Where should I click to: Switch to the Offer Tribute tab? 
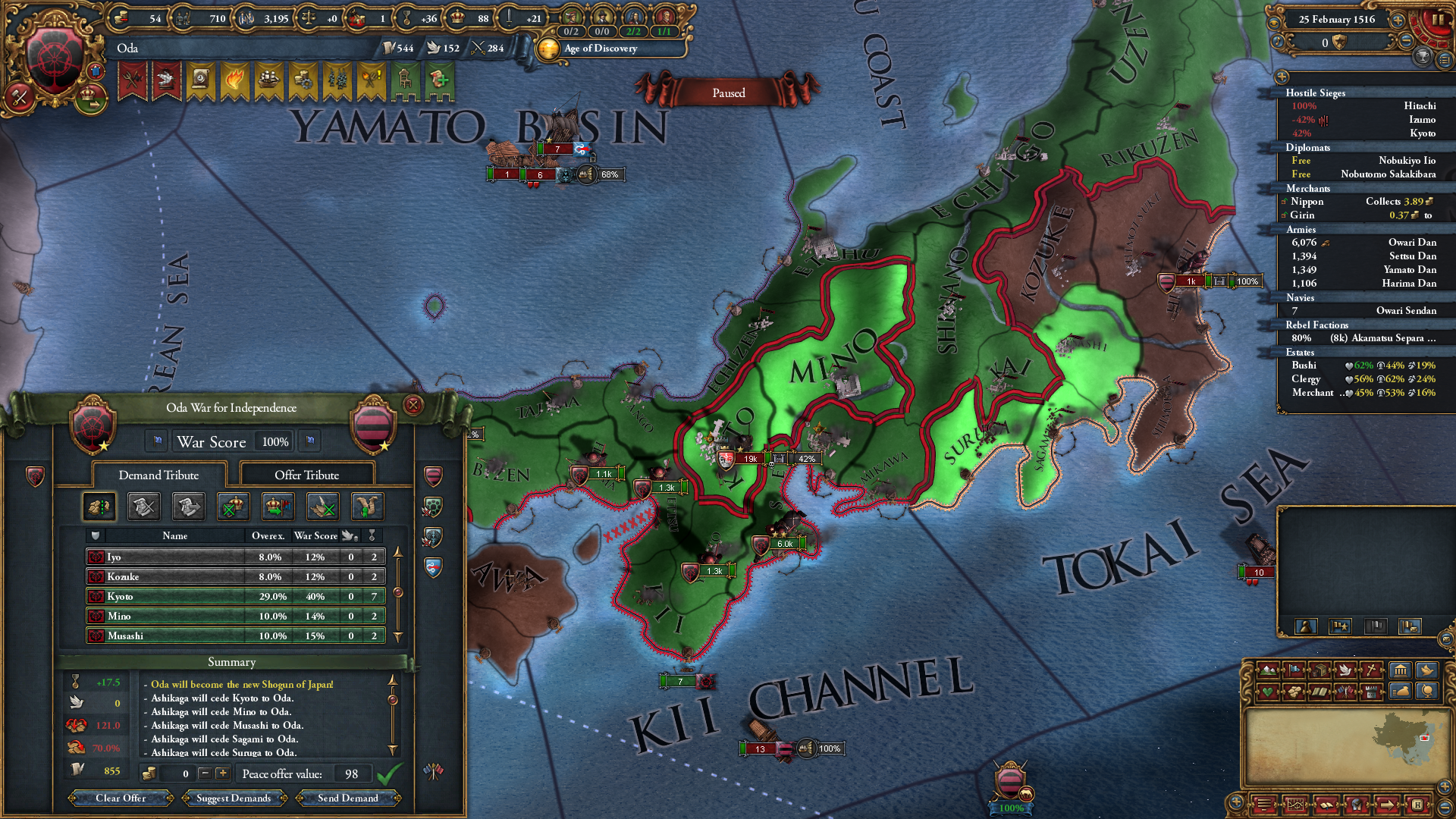309,475
